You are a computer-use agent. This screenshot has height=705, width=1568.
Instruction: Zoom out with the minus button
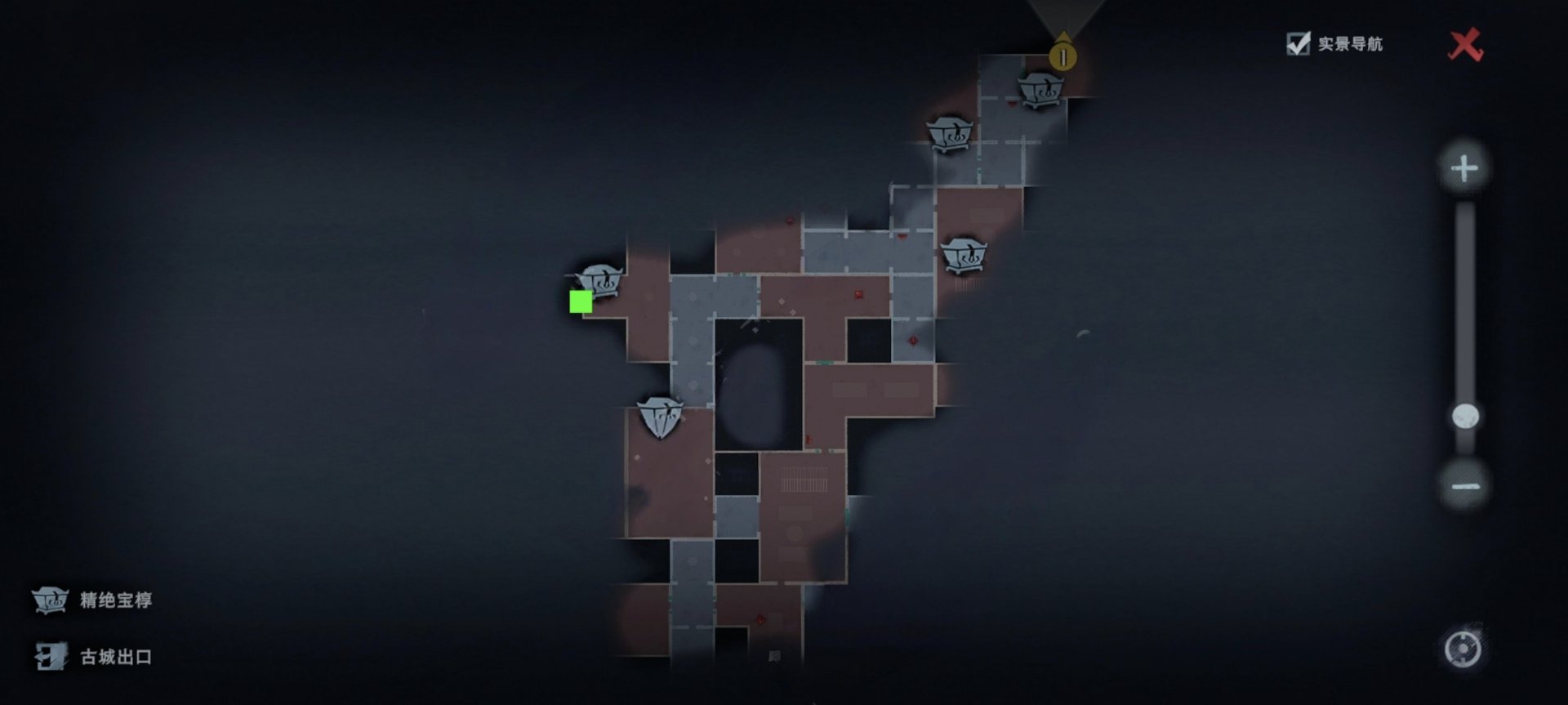(1465, 487)
